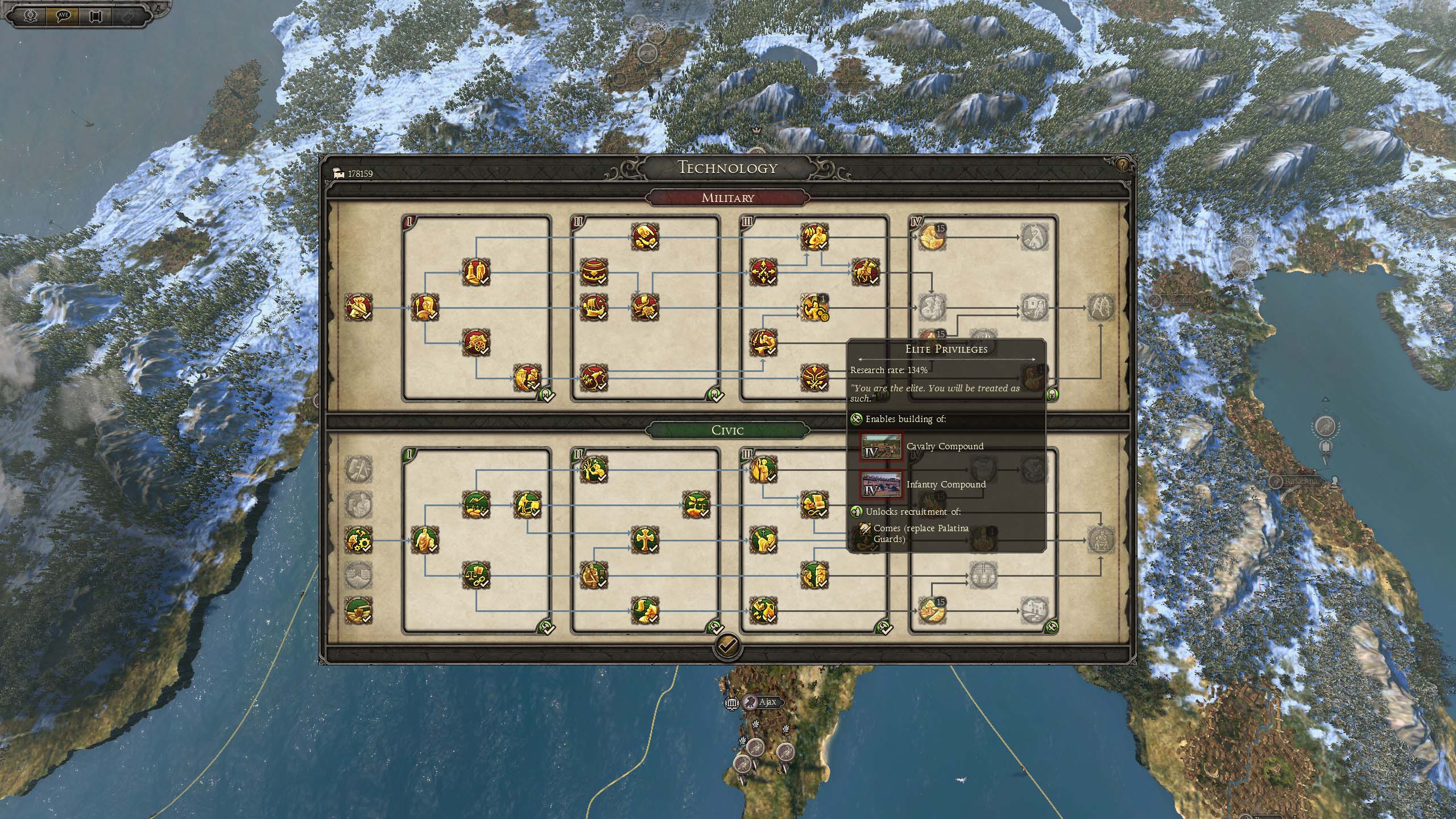Open the question mark help button
Image resolution: width=1456 pixels, height=819 pixels.
1122,166
